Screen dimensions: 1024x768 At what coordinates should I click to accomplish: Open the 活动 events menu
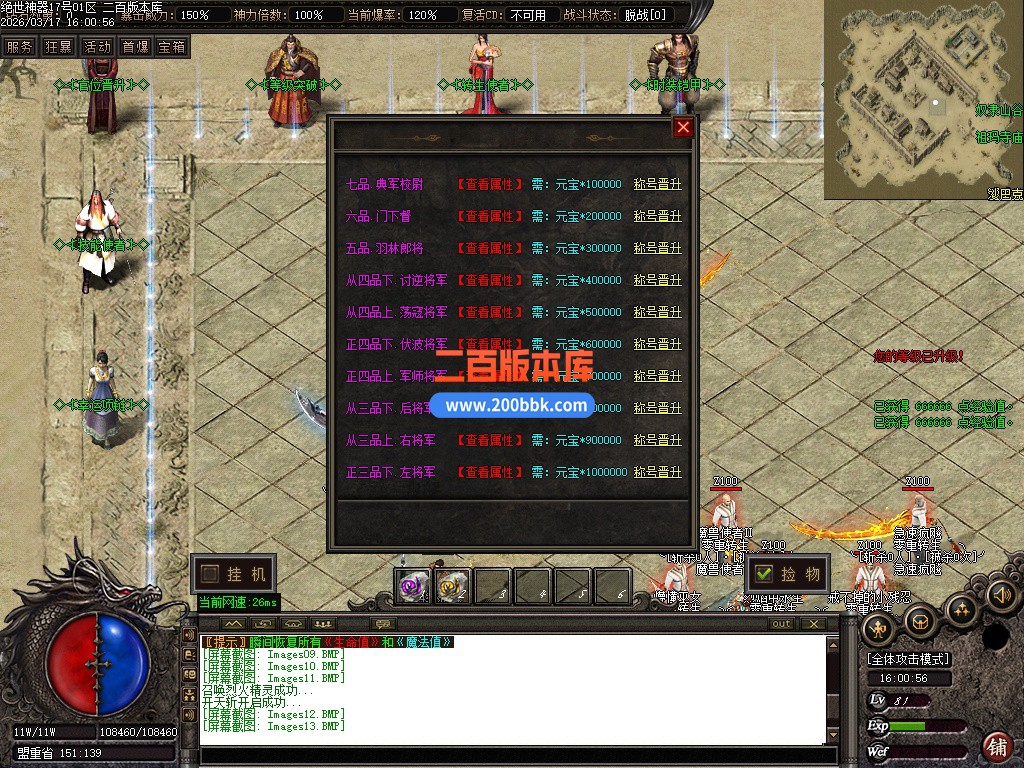point(97,47)
